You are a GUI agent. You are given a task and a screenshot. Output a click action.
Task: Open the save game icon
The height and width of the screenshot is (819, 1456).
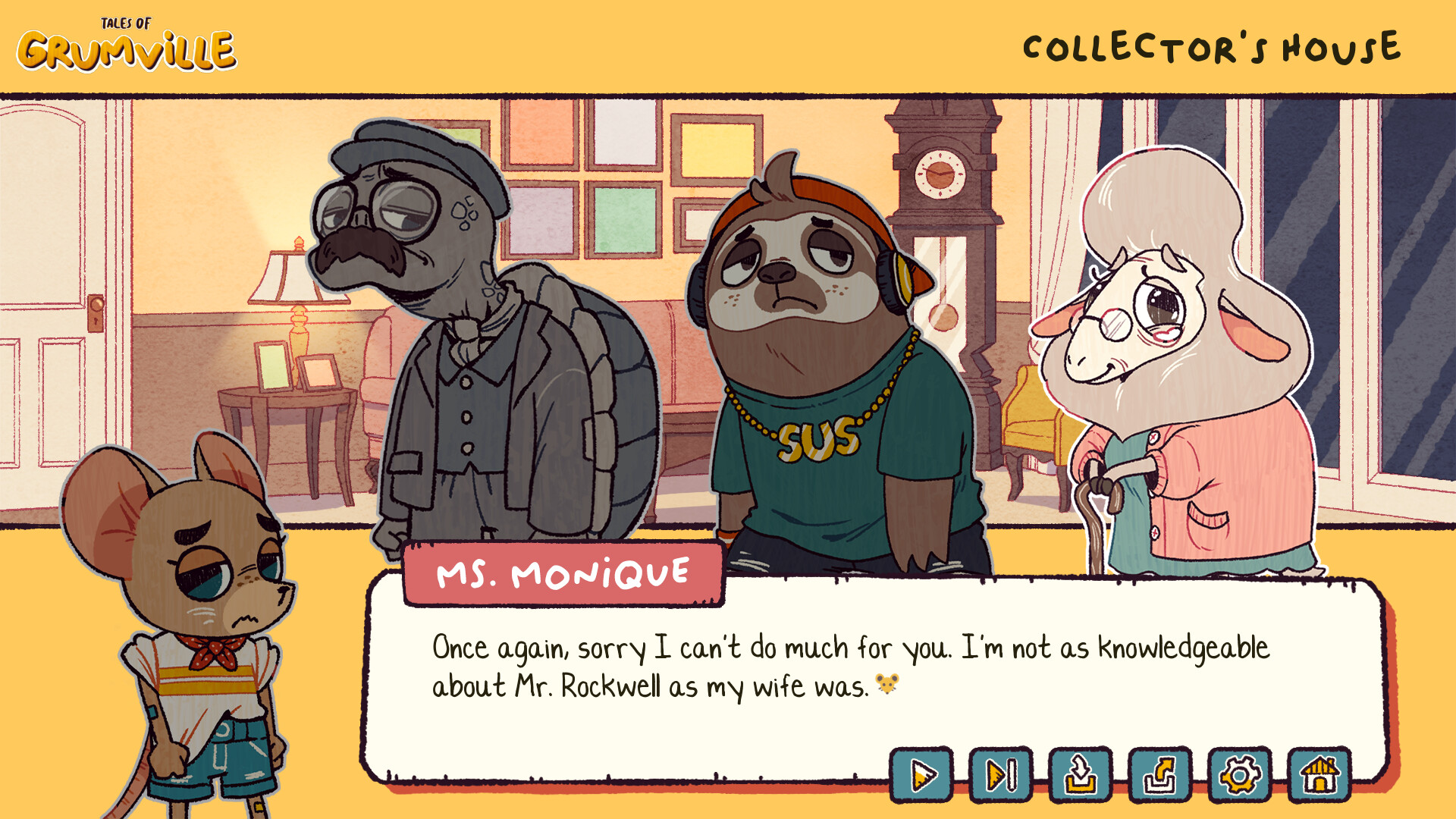pos(1080,775)
